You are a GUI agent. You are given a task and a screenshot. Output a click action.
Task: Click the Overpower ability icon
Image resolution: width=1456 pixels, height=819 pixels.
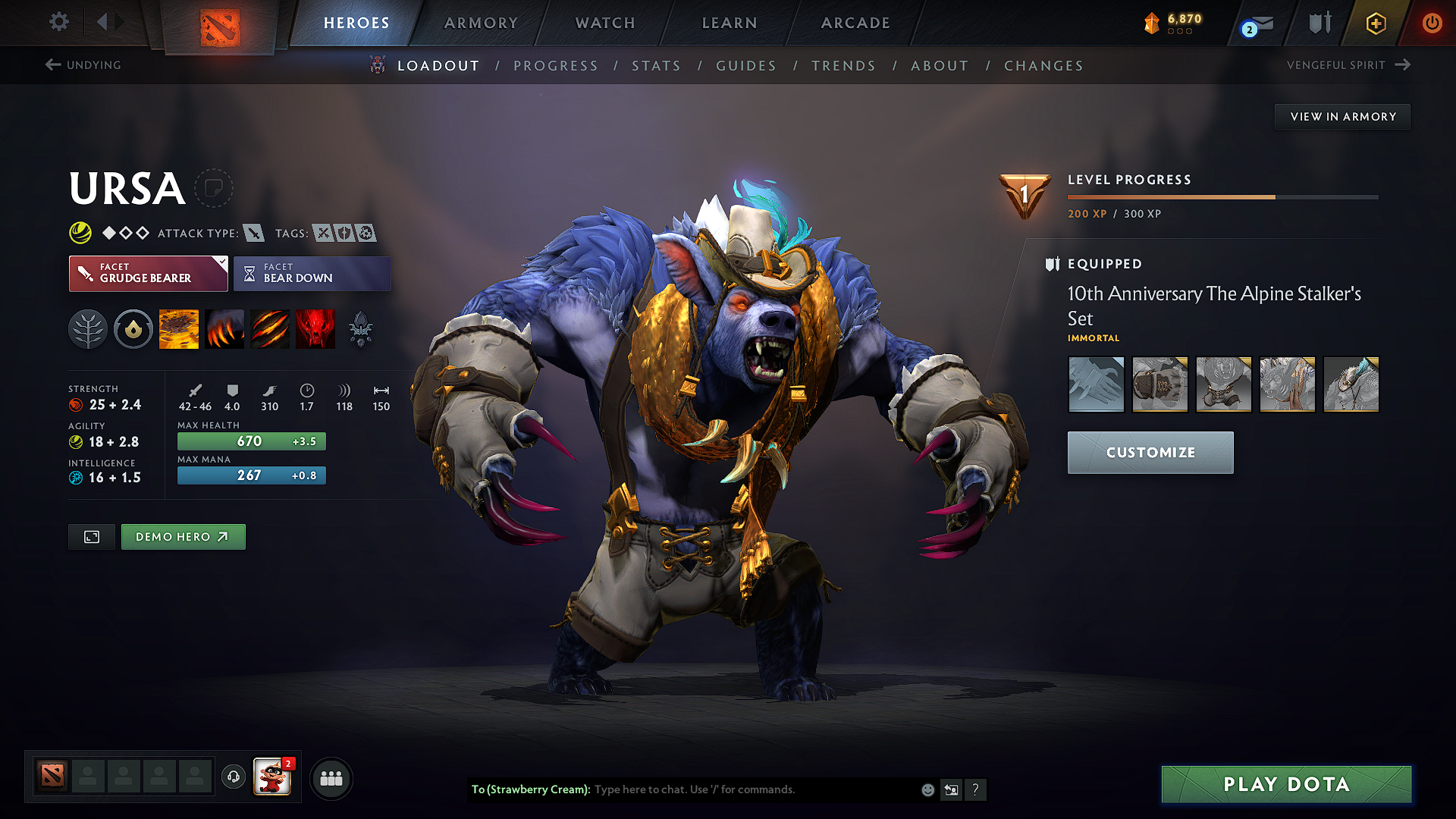(224, 328)
